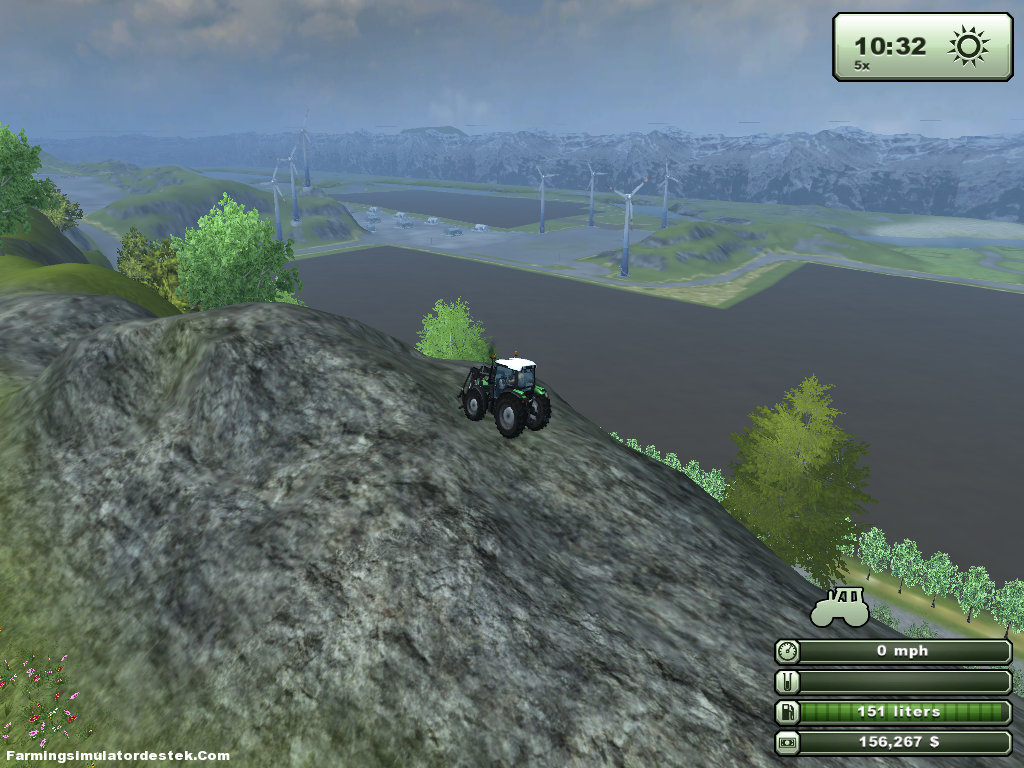Select the tractor vehicle icon
The image size is (1024, 768).
[840, 608]
